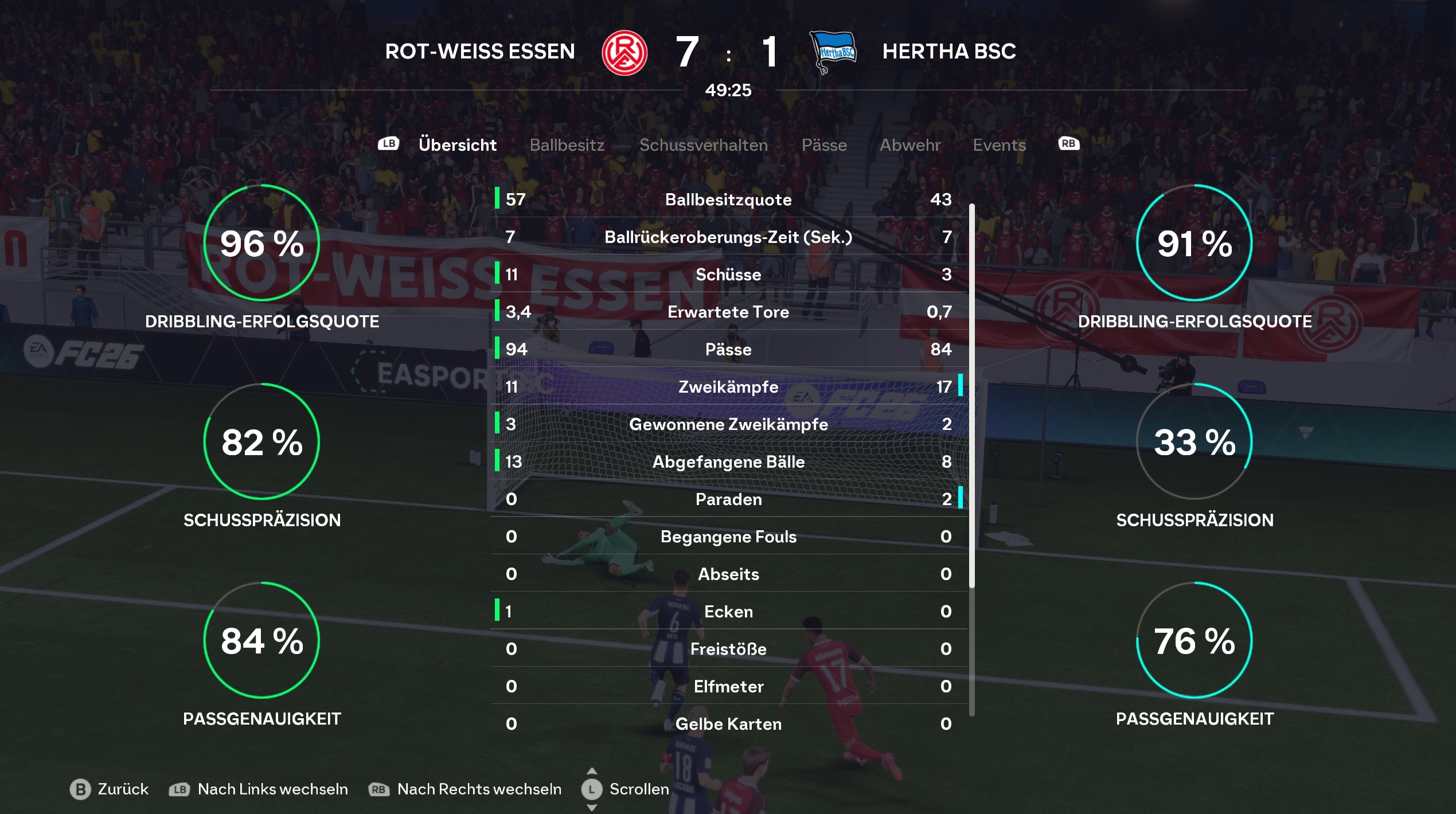This screenshot has width=1456, height=814.
Task: Open the Ballbesitz tab
Action: click(x=567, y=145)
